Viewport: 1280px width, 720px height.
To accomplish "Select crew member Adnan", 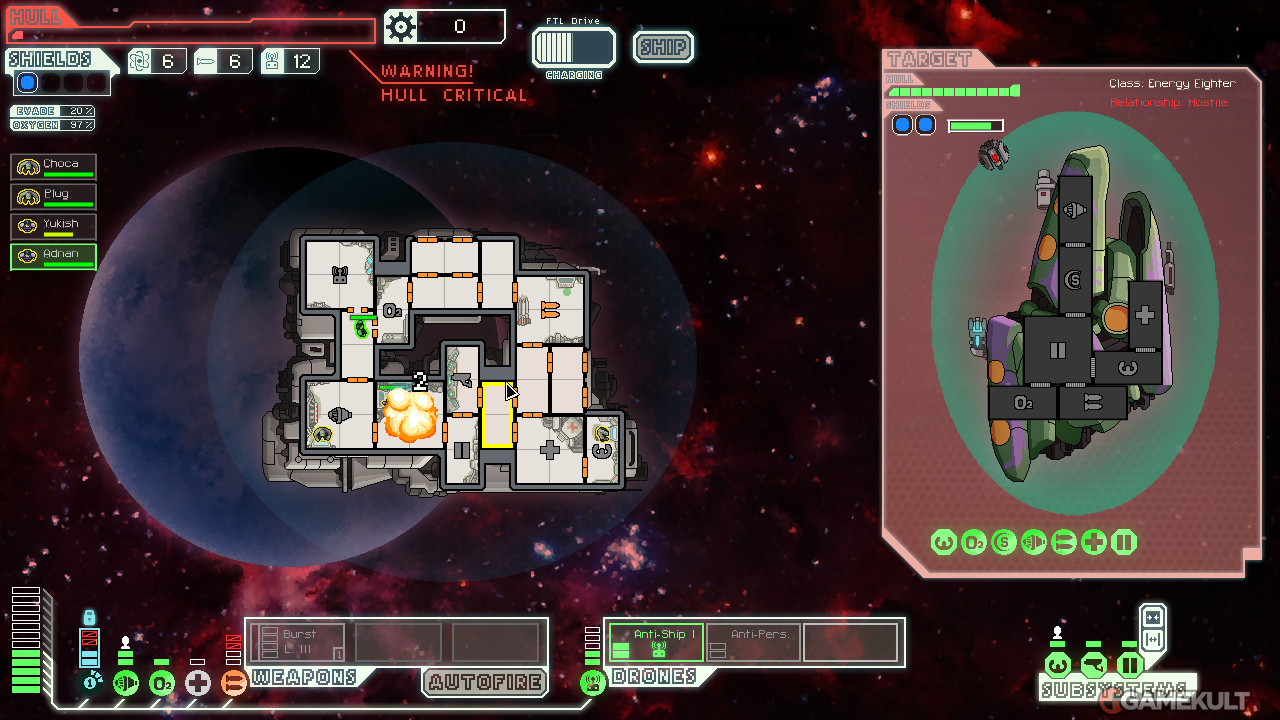I will (54, 257).
